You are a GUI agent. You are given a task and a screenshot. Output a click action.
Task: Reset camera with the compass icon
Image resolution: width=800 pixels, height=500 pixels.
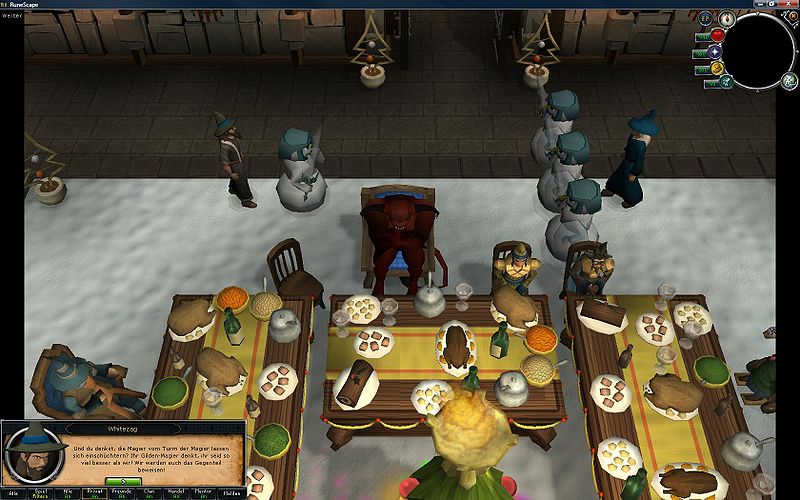click(x=729, y=17)
